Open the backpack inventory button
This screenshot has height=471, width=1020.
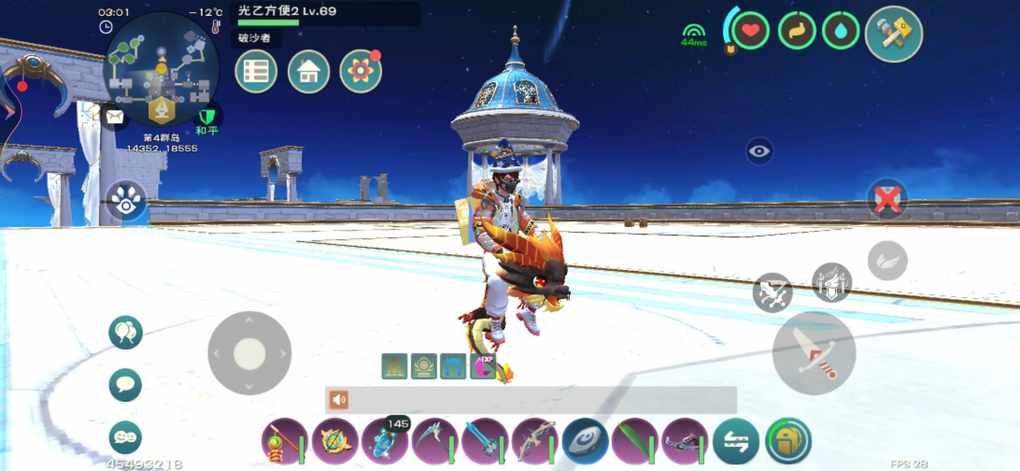[x=788, y=441]
